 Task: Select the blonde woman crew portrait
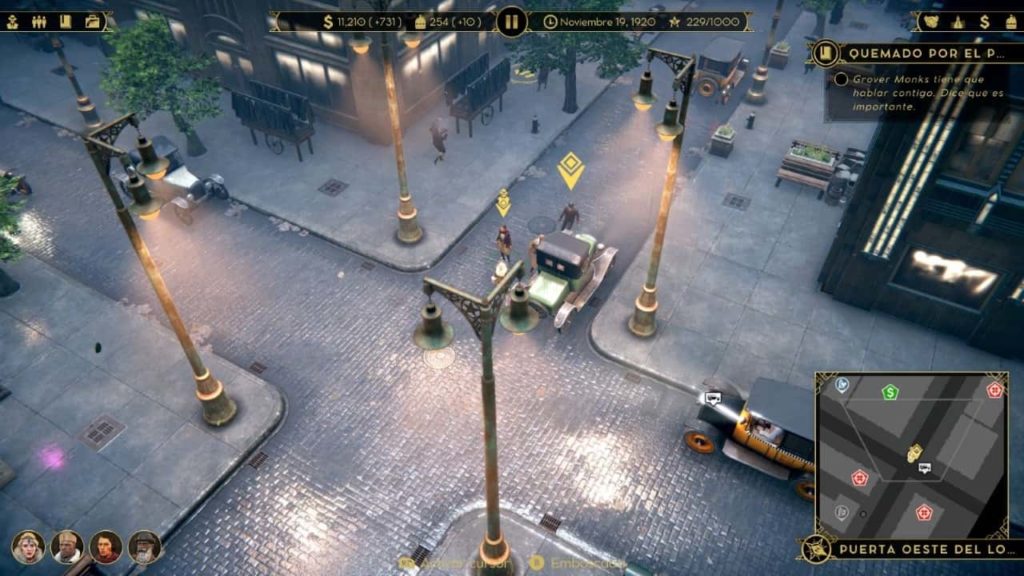(27, 546)
